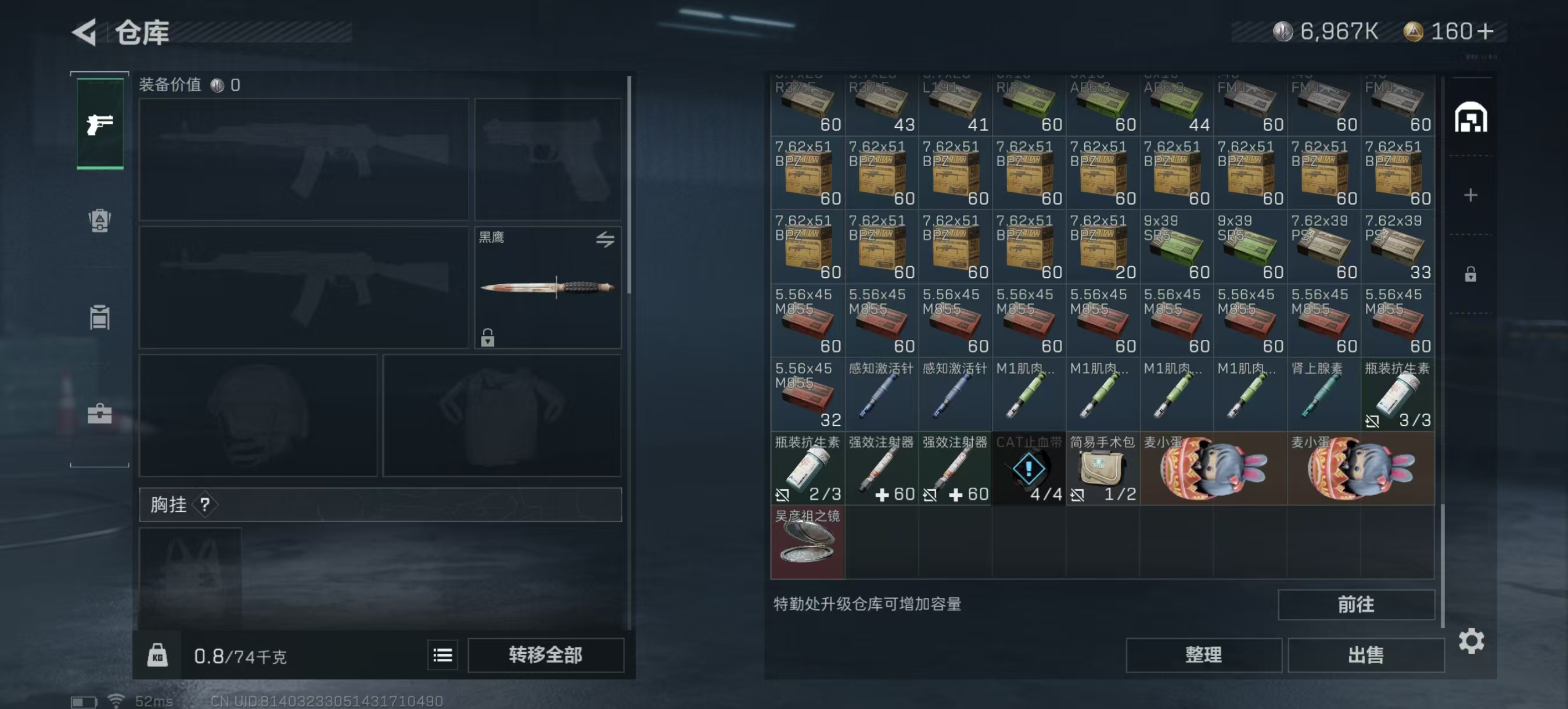This screenshot has width=1568, height=709.
Task: Choose the 肾上腺素 adrenaline injector
Action: pos(1324,395)
